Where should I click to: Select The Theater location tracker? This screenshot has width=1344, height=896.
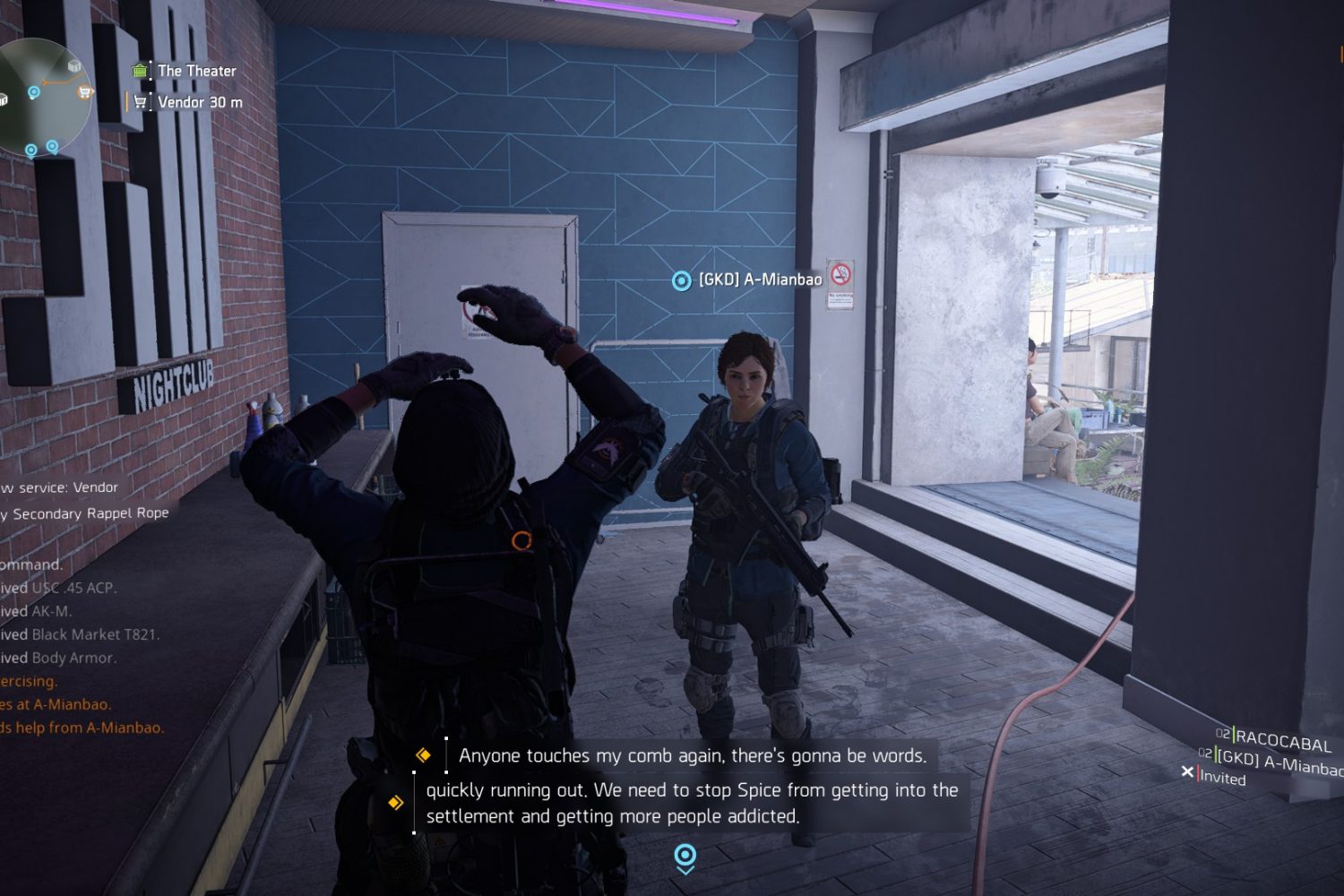coord(196,71)
